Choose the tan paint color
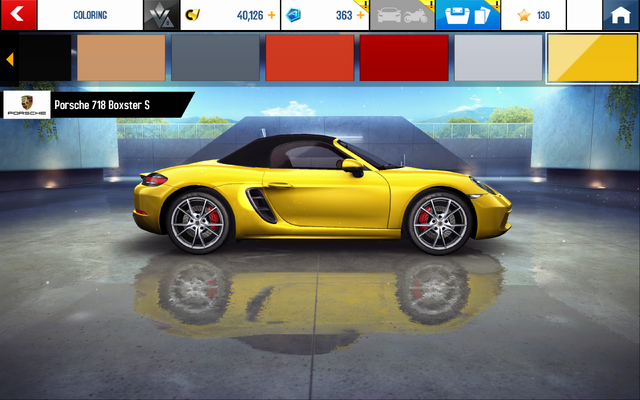Screen dimensions: 640x400 pyautogui.click(x=121, y=58)
